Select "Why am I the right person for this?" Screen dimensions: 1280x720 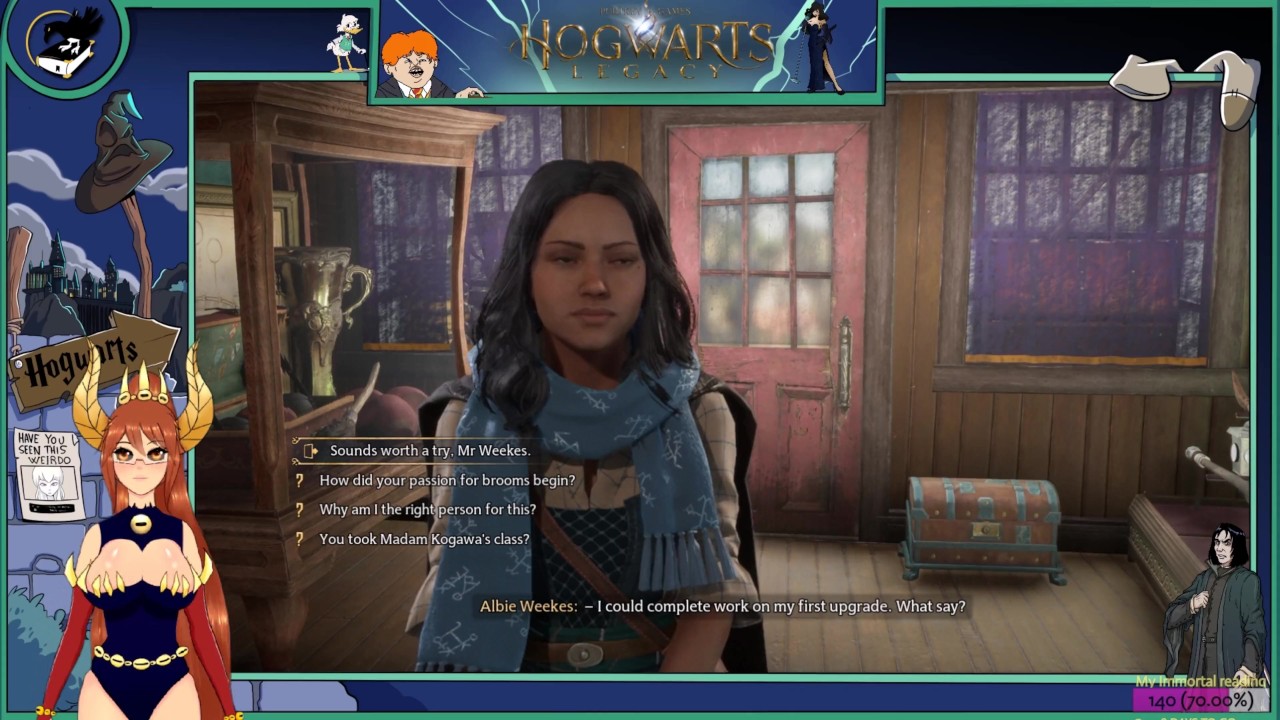(x=427, y=510)
